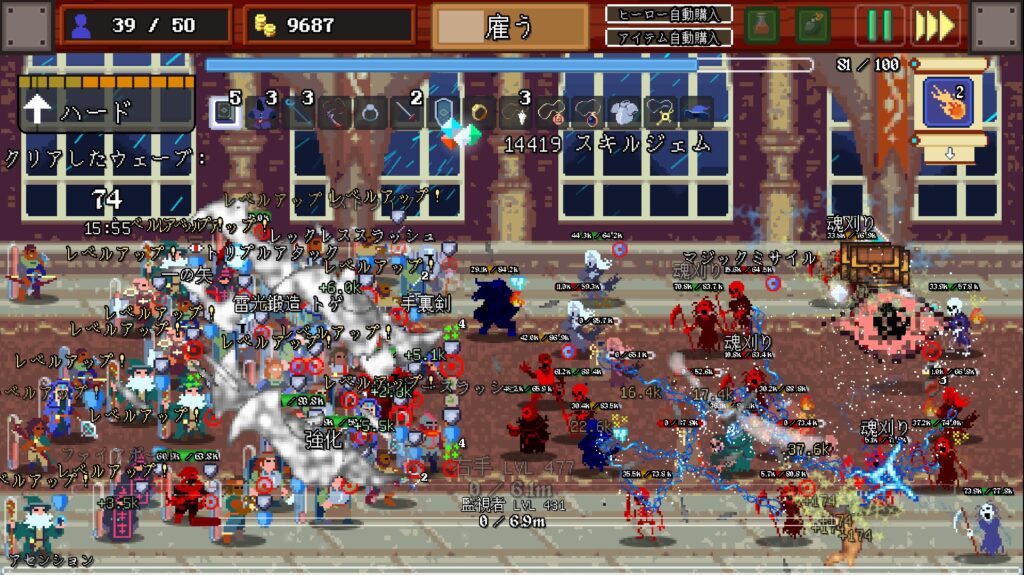Use the green bomb button
The image size is (1024, 575).
815,25
